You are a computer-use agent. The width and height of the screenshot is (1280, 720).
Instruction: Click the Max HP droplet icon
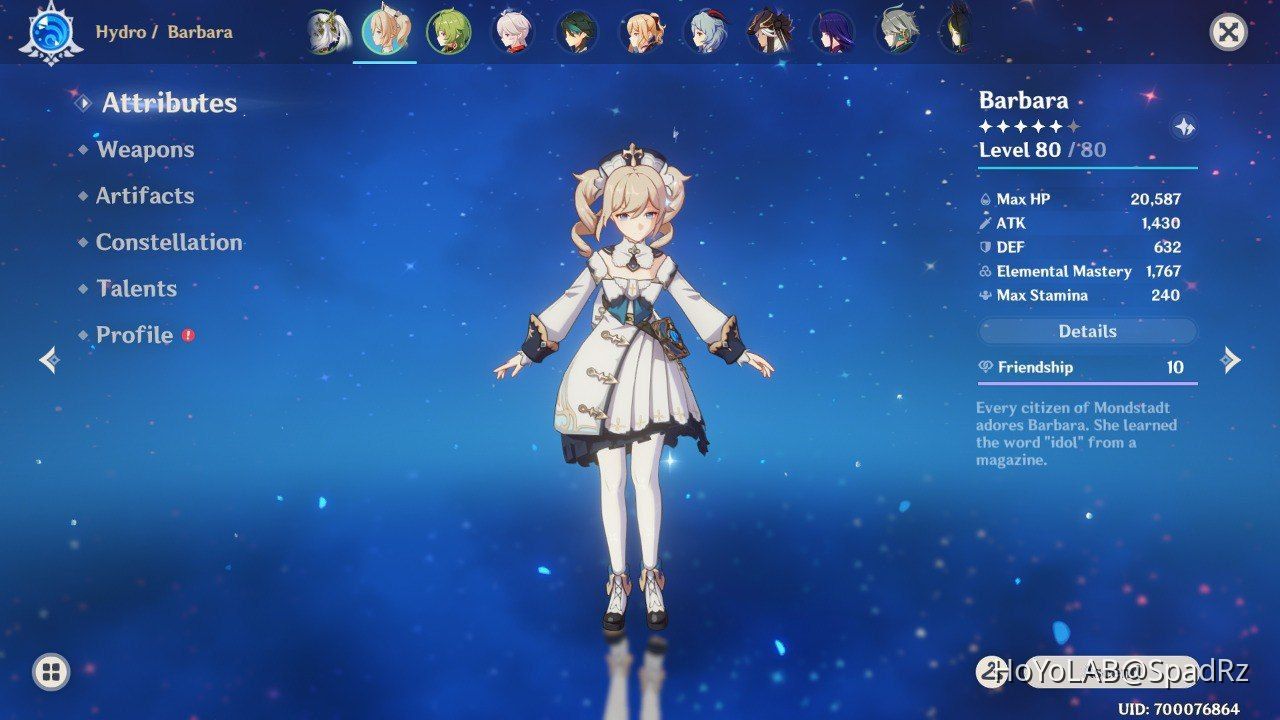pos(985,199)
